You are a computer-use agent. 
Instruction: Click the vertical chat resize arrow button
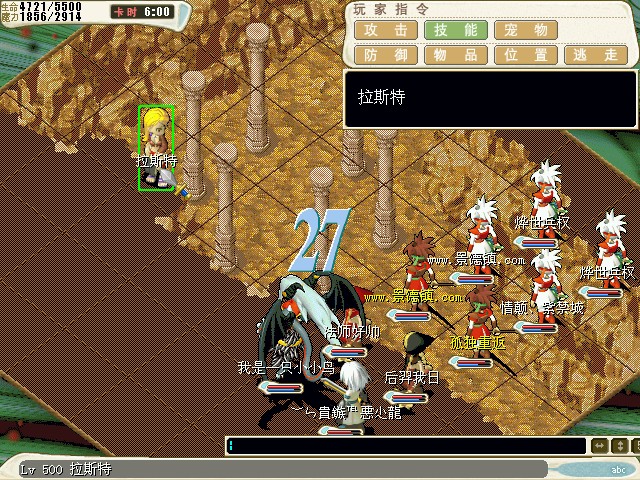(x=621, y=446)
